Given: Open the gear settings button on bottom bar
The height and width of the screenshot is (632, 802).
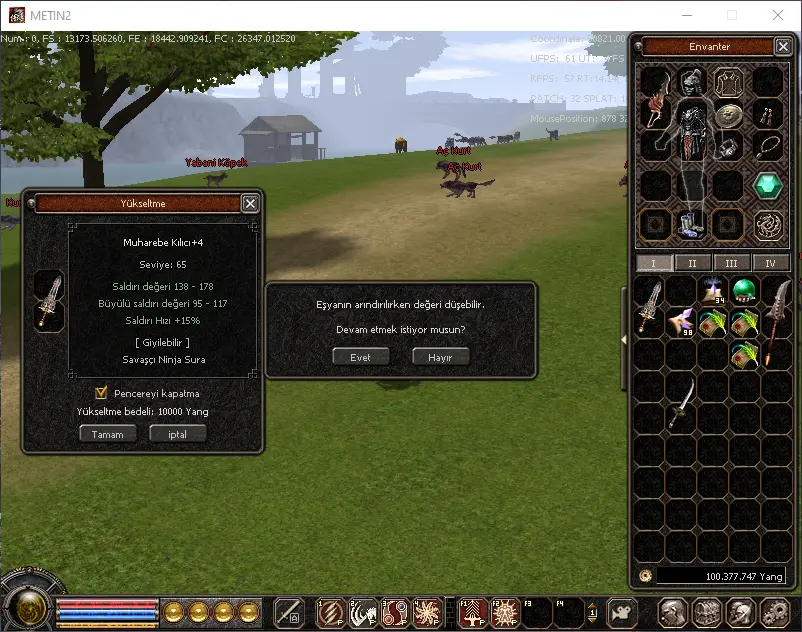Looking at the screenshot, I should point(775,611).
